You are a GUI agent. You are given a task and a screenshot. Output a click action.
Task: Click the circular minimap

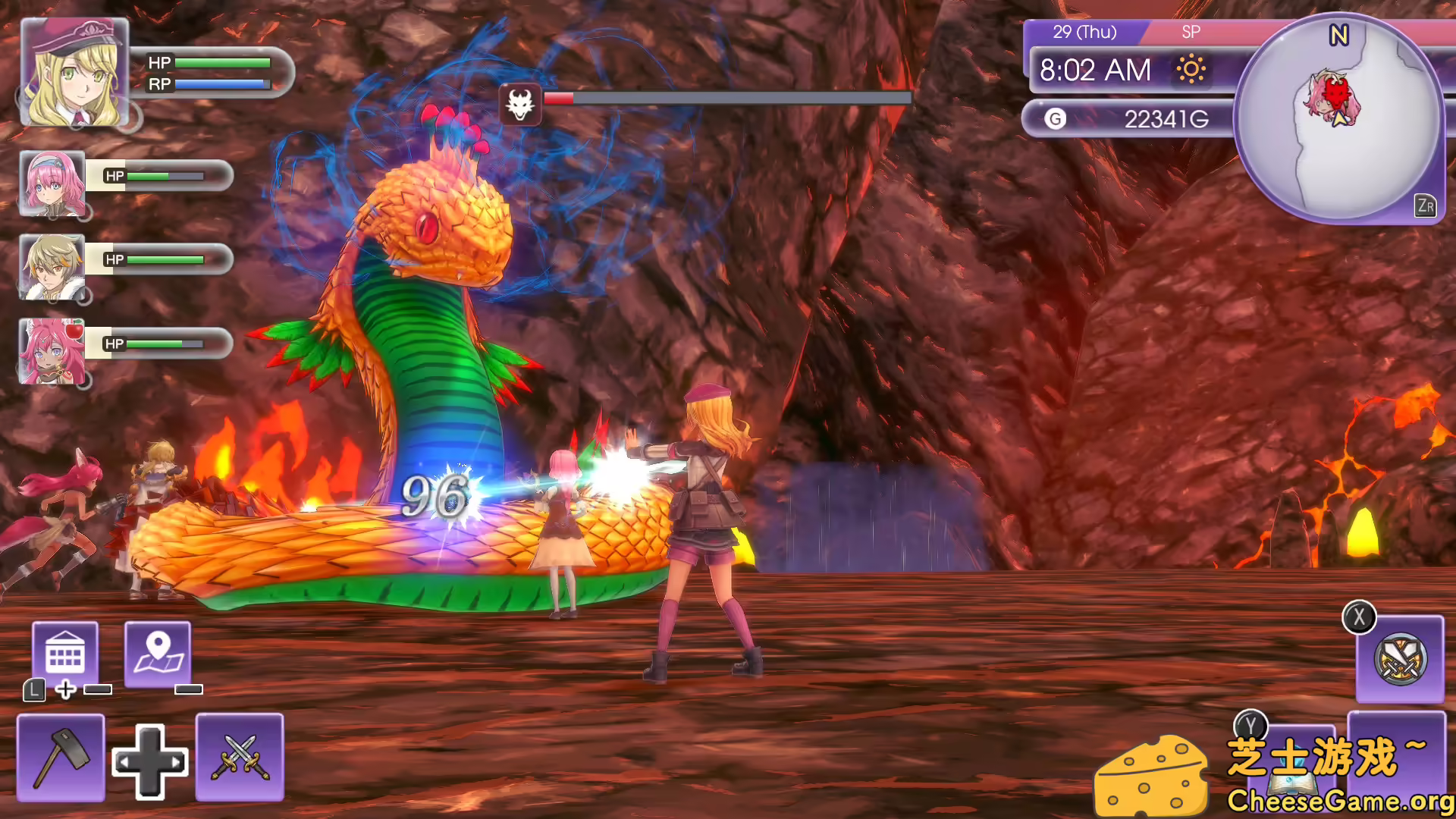click(1339, 119)
